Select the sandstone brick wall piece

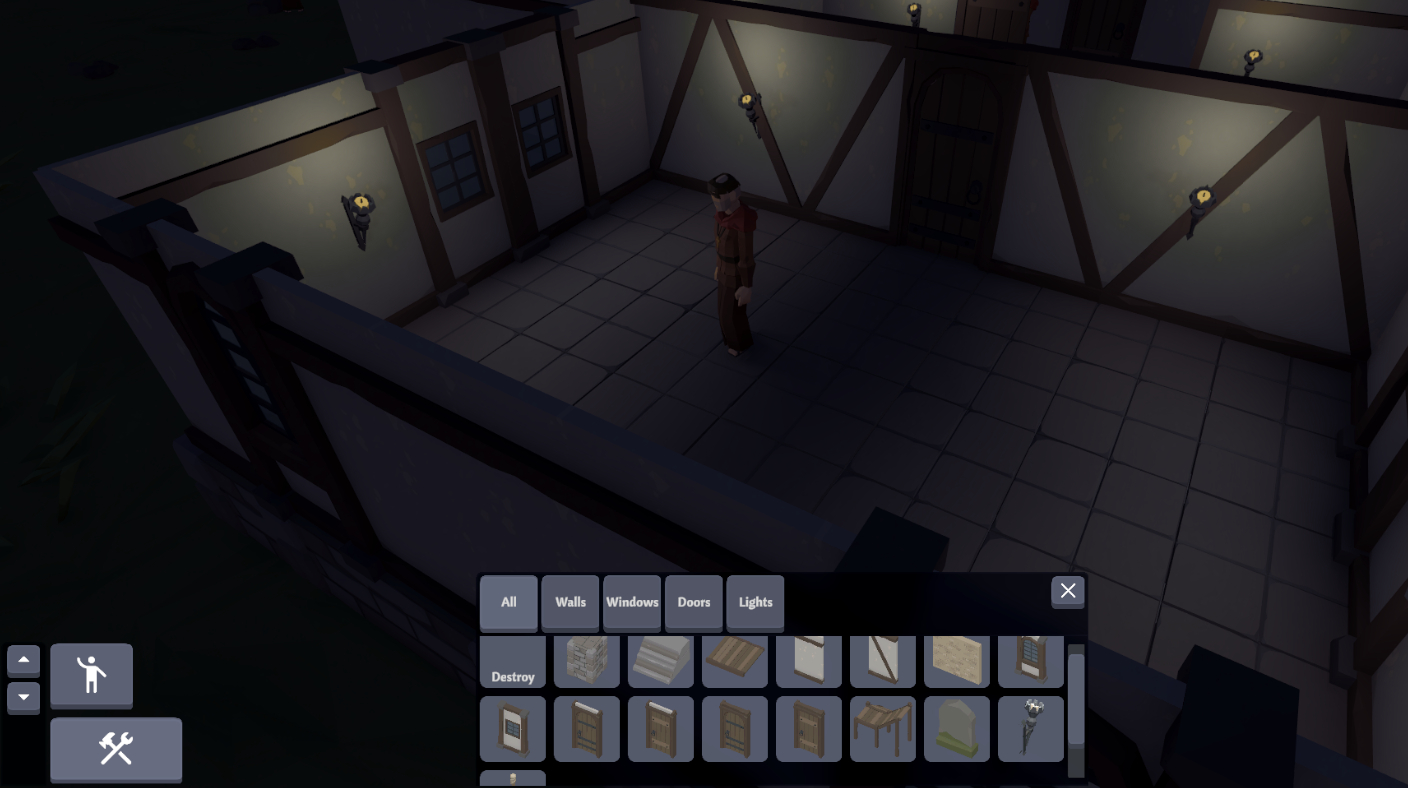point(957,662)
